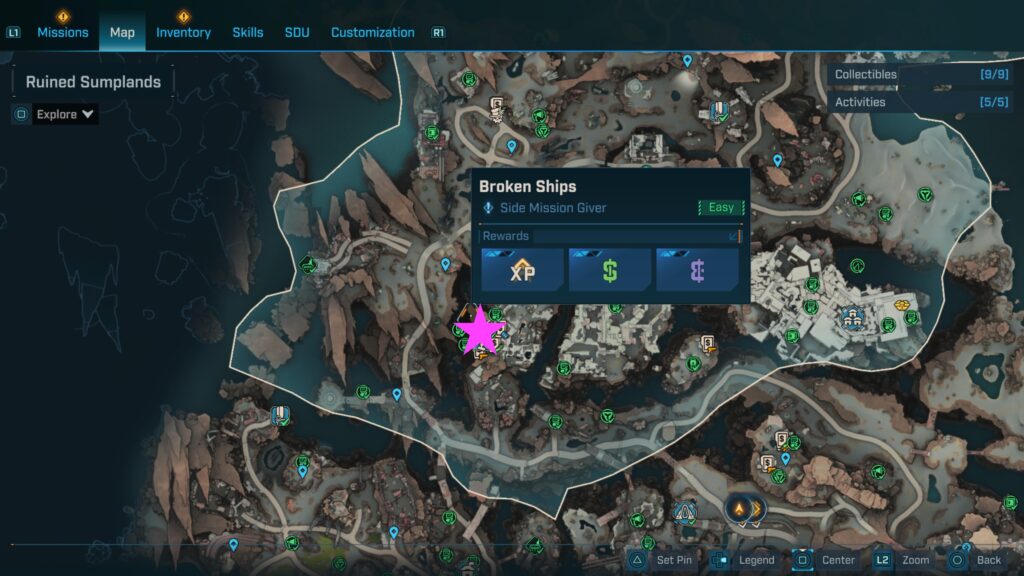Activate the Set Pin option
The width and height of the screenshot is (1024, 576).
tap(663, 560)
